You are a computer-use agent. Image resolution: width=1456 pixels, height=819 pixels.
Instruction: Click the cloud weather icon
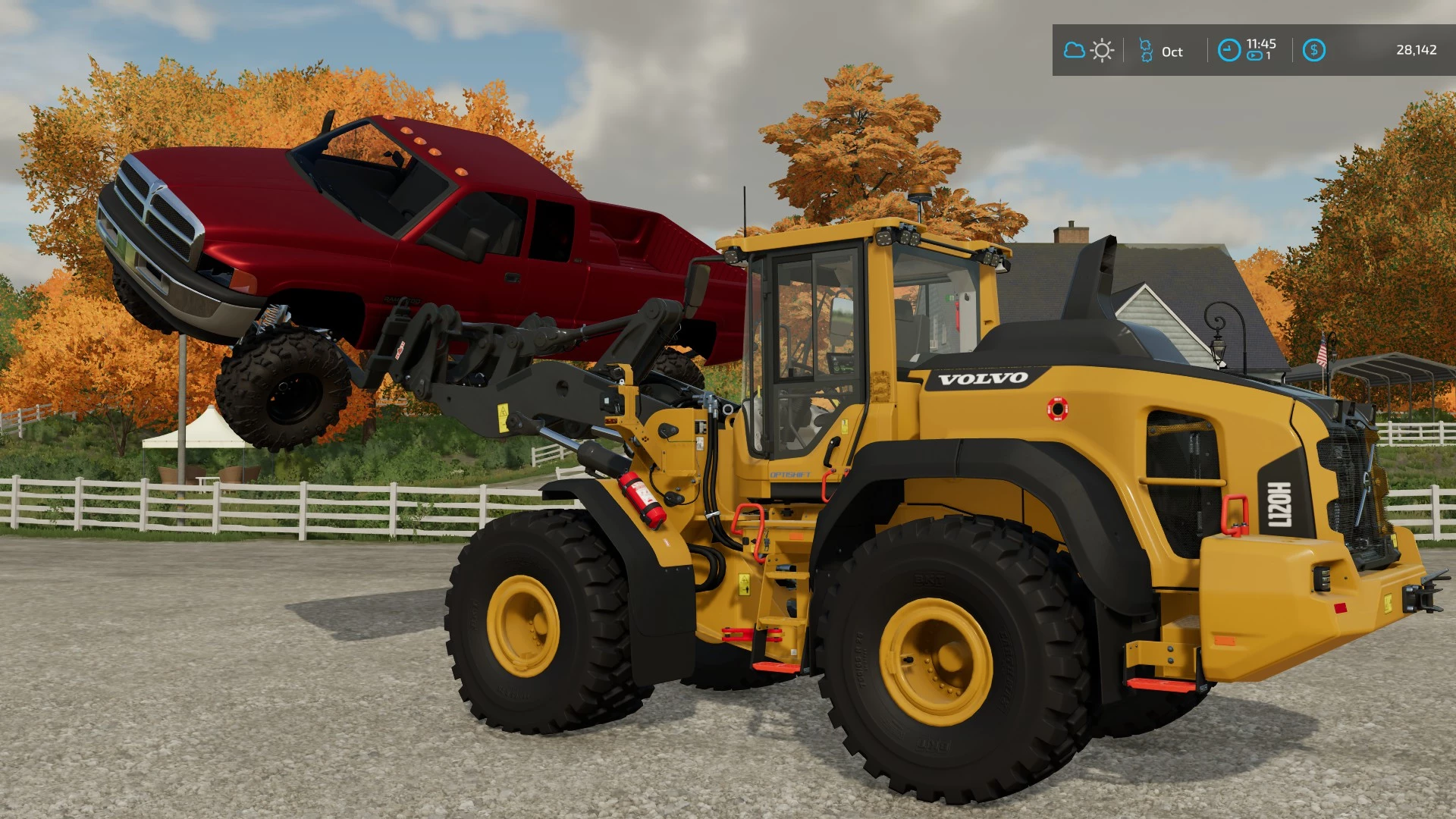coord(1074,51)
